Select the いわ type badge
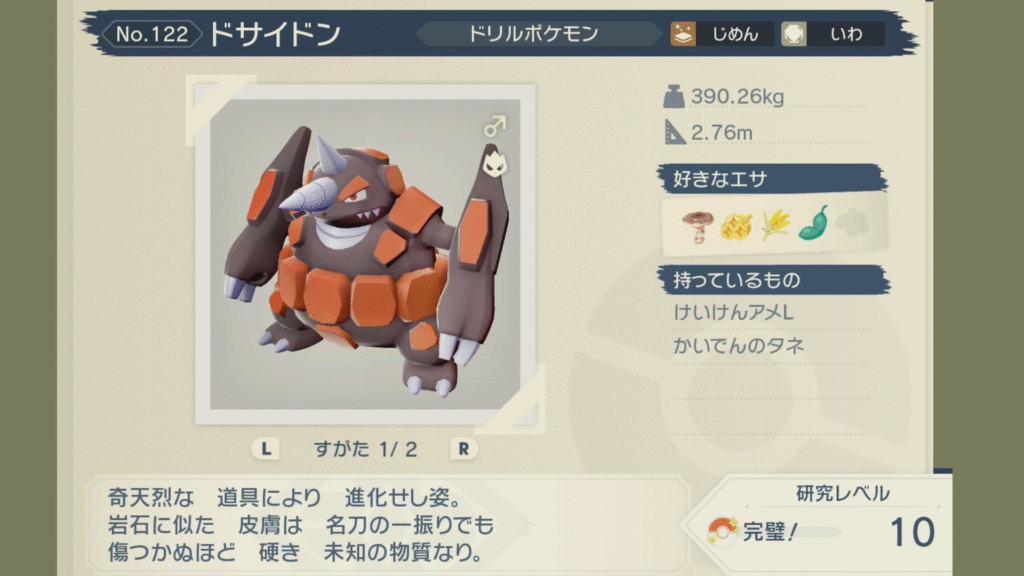The image size is (1024, 576). (x=832, y=34)
